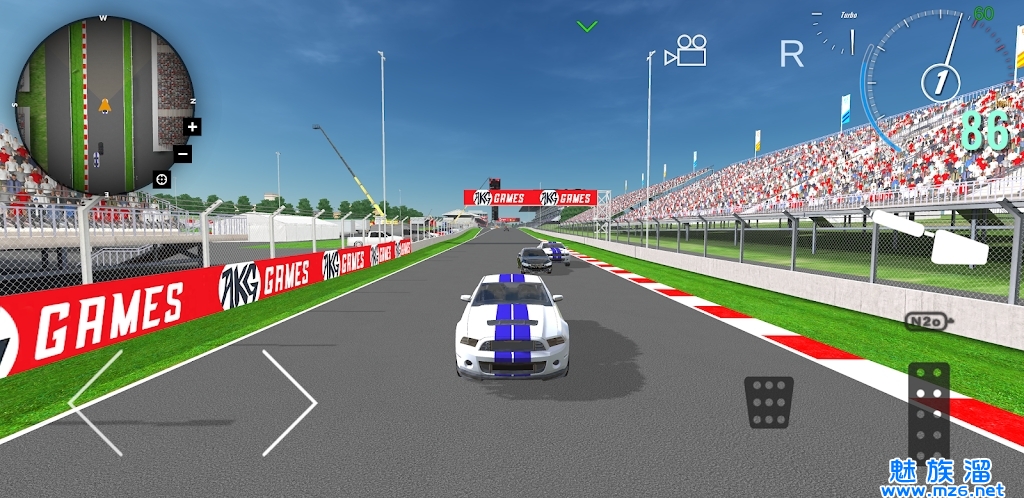Expand the green chevron dropdown

[x=587, y=26]
